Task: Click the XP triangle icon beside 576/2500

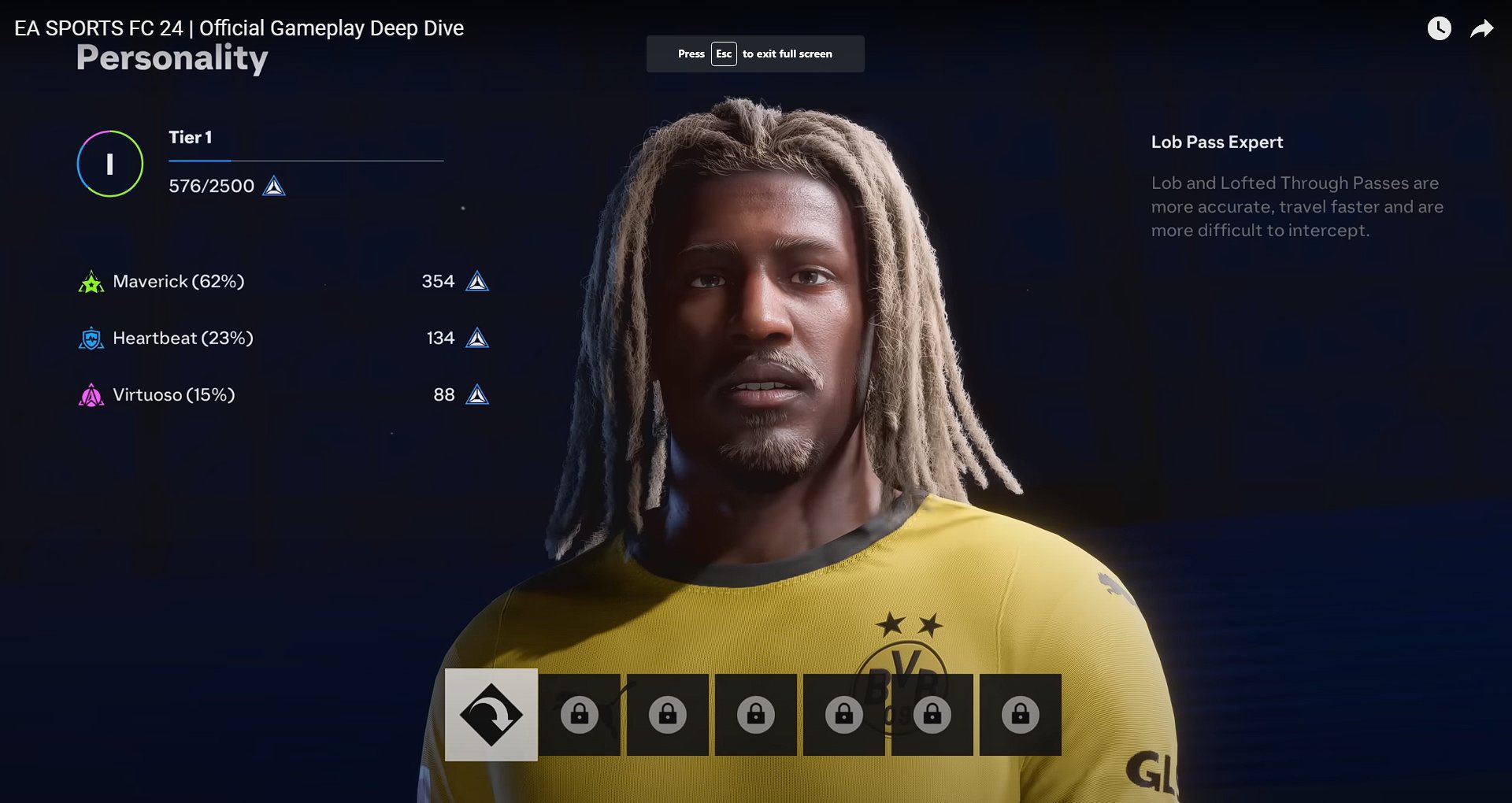Action: (273, 187)
